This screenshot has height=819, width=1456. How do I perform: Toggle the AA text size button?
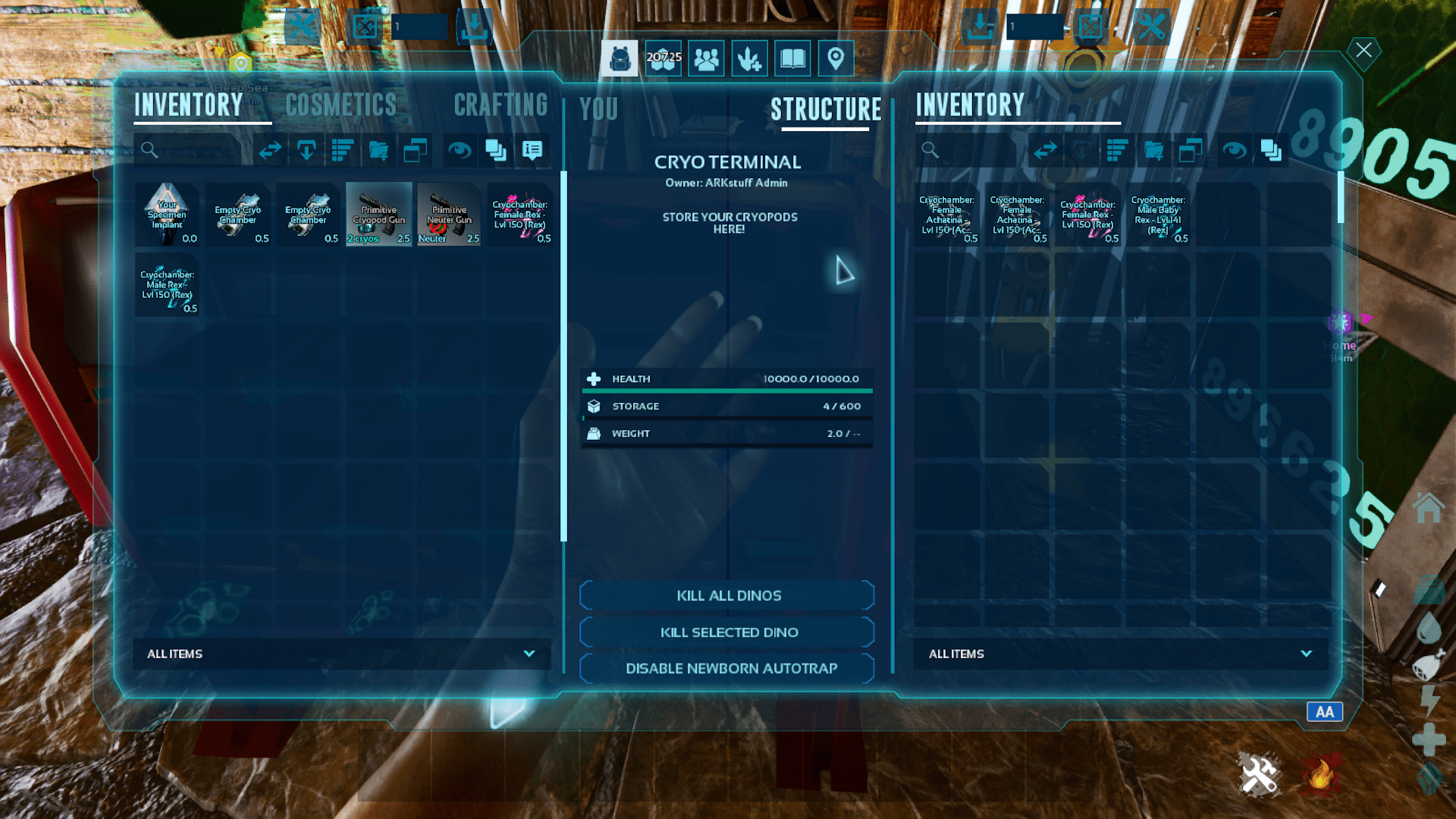pyautogui.click(x=1324, y=712)
